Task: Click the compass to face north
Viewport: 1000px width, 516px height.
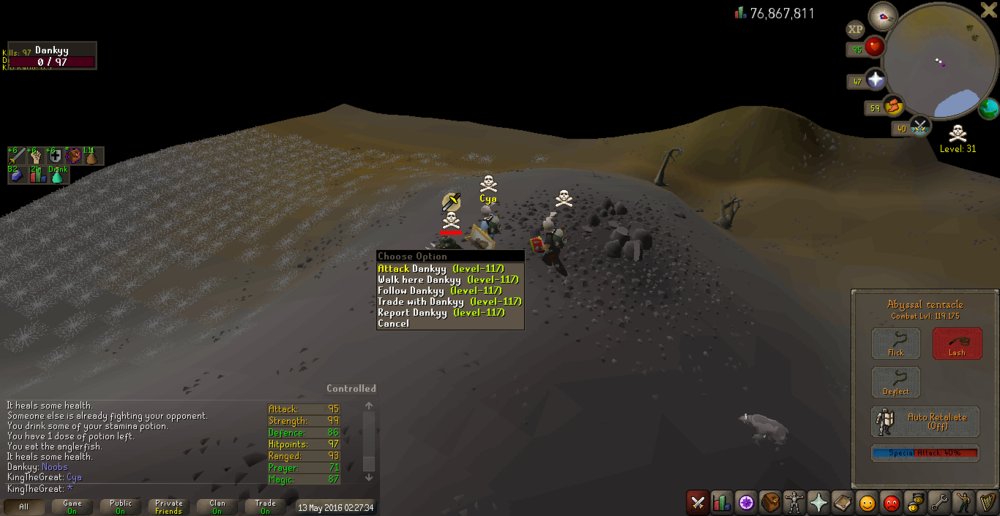Action: pyautogui.click(x=883, y=15)
